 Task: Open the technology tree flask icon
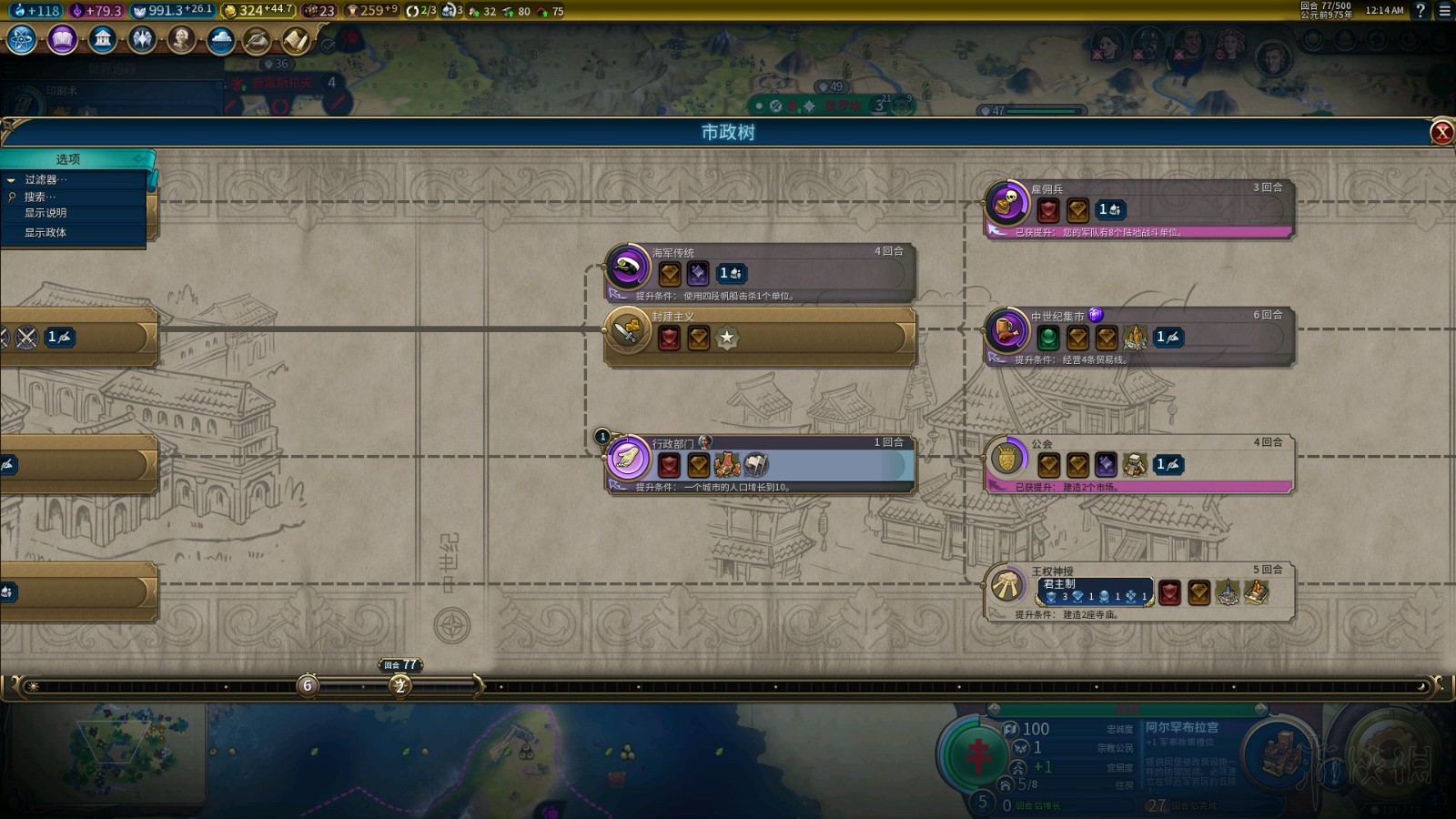click(x=22, y=40)
